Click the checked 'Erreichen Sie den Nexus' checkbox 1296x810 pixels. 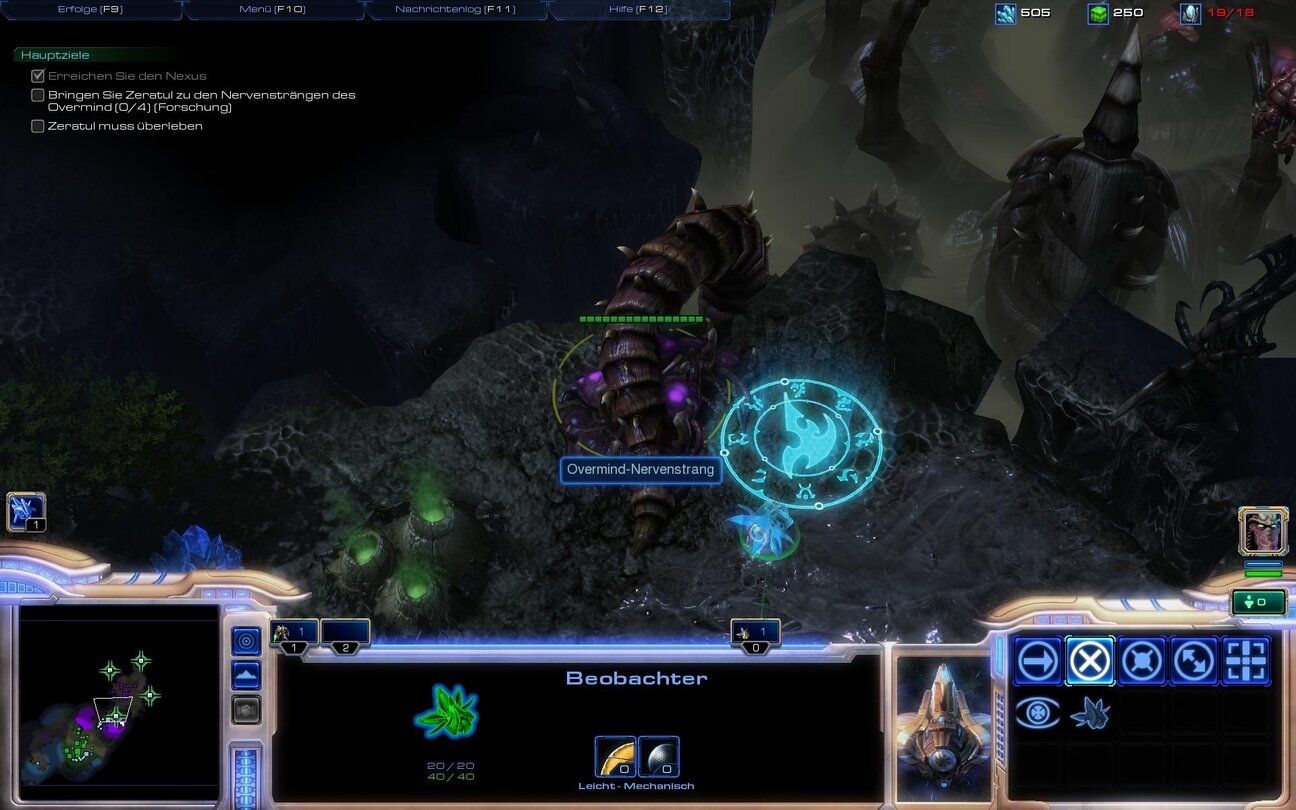(x=38, y=75)
